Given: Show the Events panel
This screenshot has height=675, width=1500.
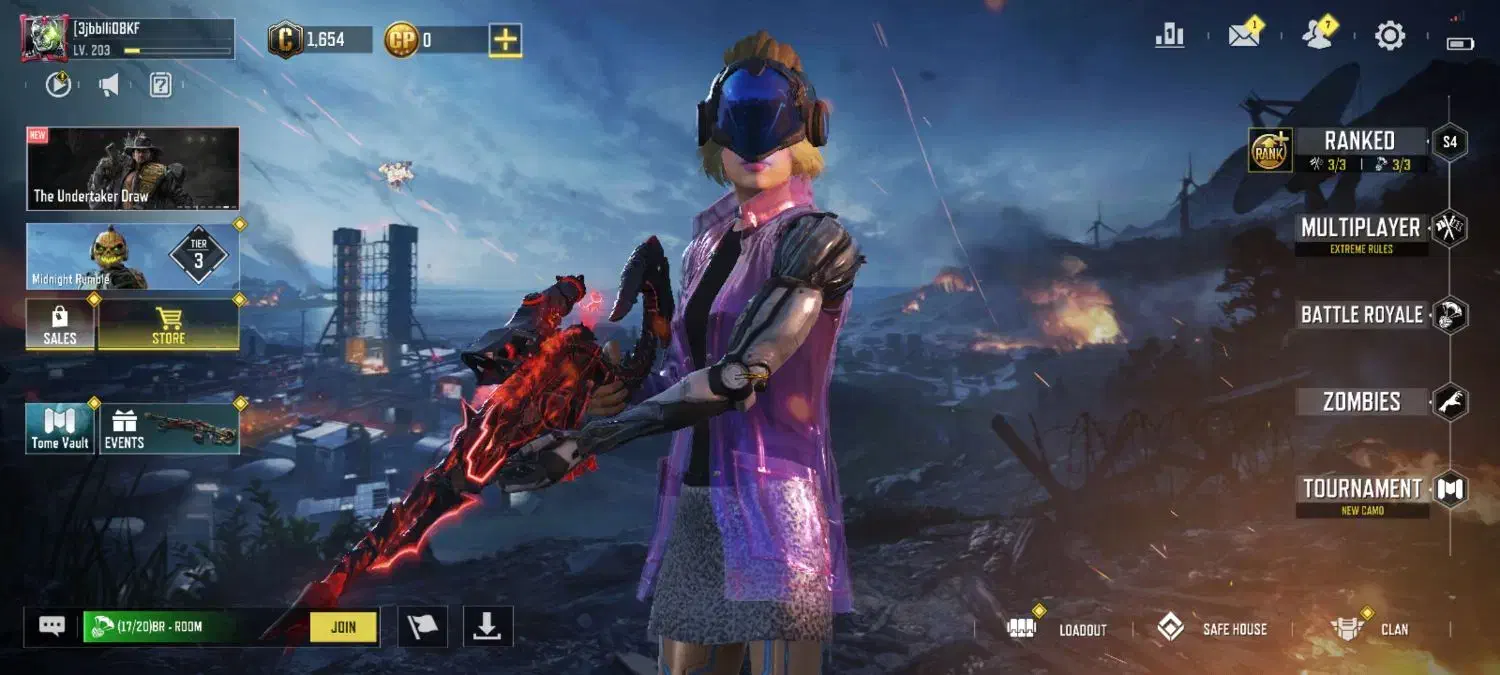Looking at the screenshot, I should pos(168,429).
